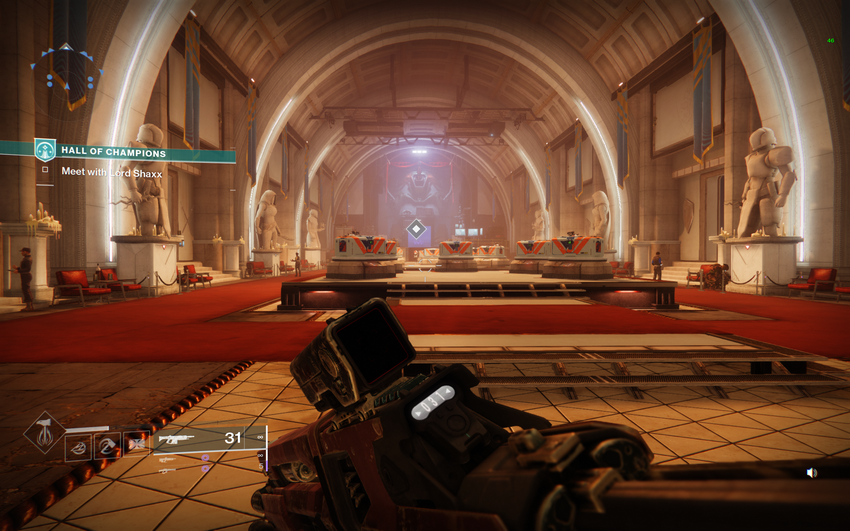The width and height of the screenshot is (850, 531).
Task: Click the crossed-lines ability icon
Action: click(136, 445)
